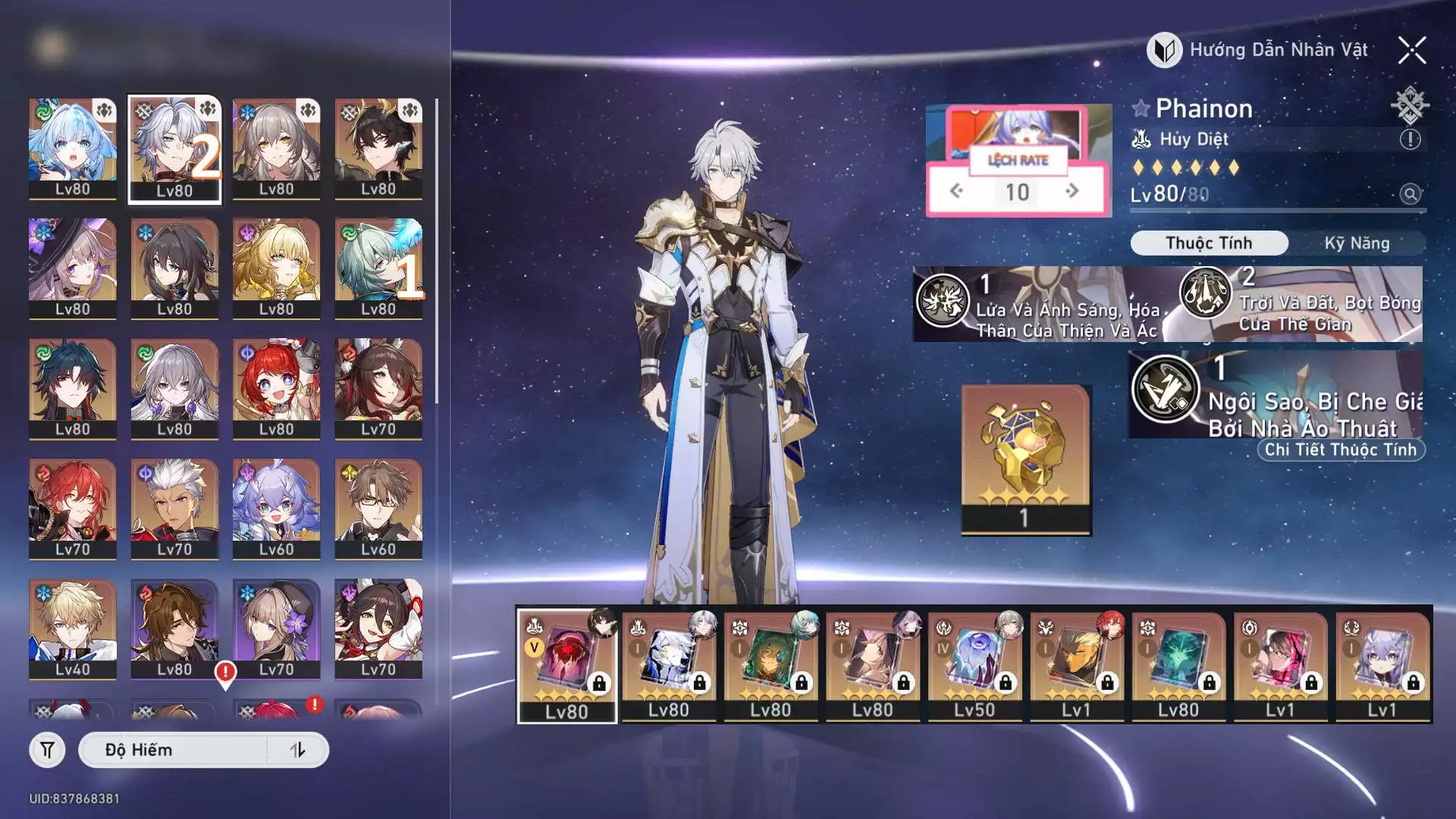Image resolution: width=1456 pixels, height=819 pixels.
Task: Click the right arrow on Lệch Rate counter
Action: (1072, 191)
